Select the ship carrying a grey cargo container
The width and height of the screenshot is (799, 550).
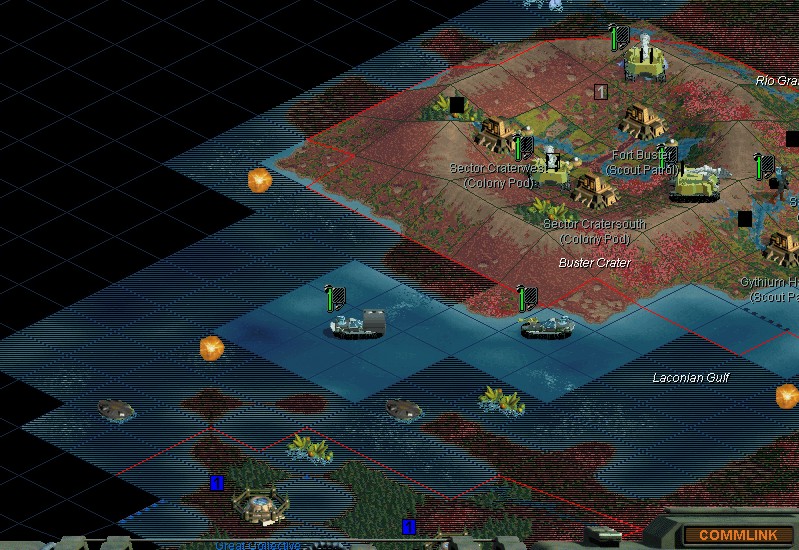[358, 324]
